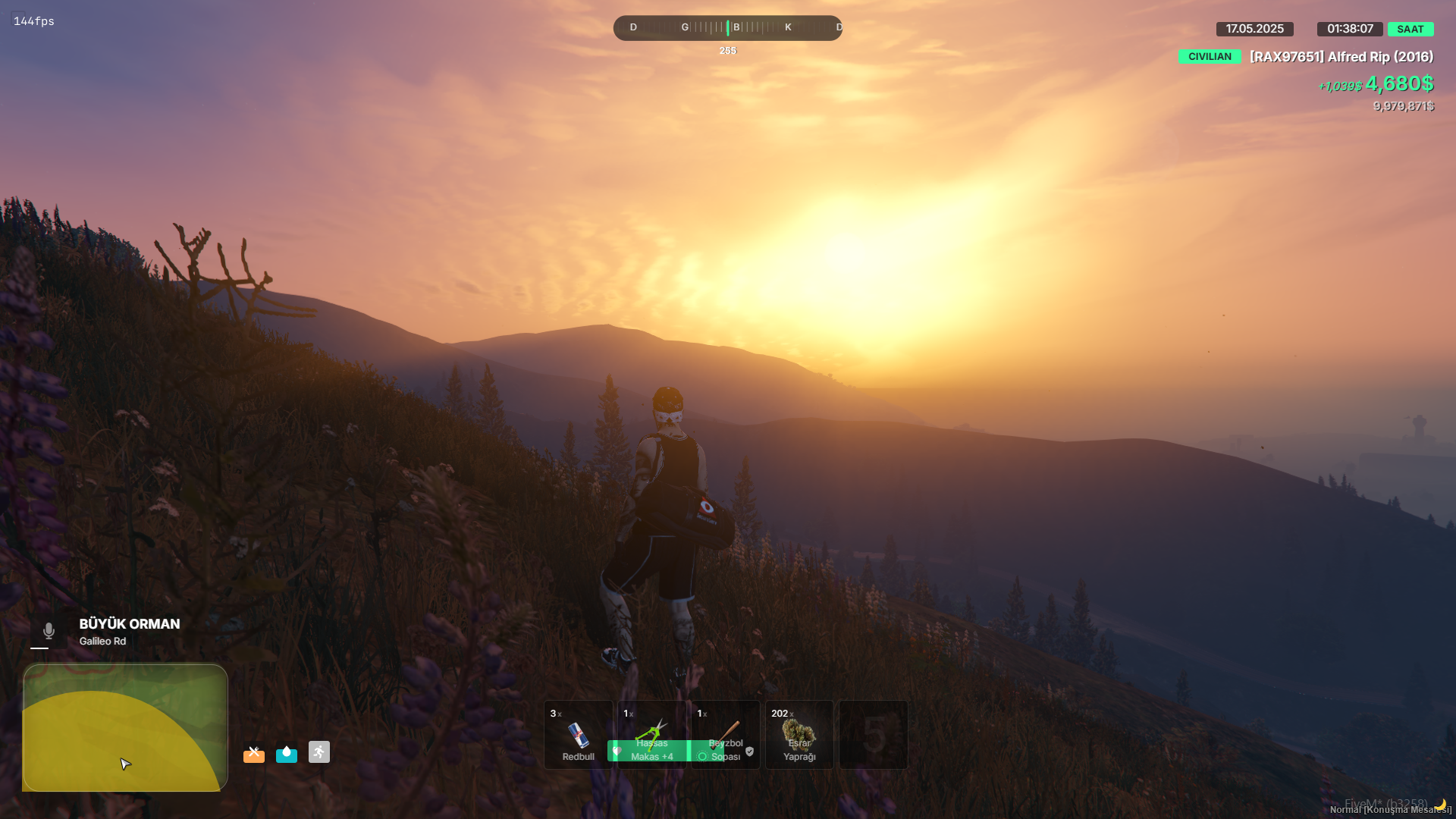Choose the Hassas Makas +4 shears slot

pyautogui.click(x=651, y=734)
